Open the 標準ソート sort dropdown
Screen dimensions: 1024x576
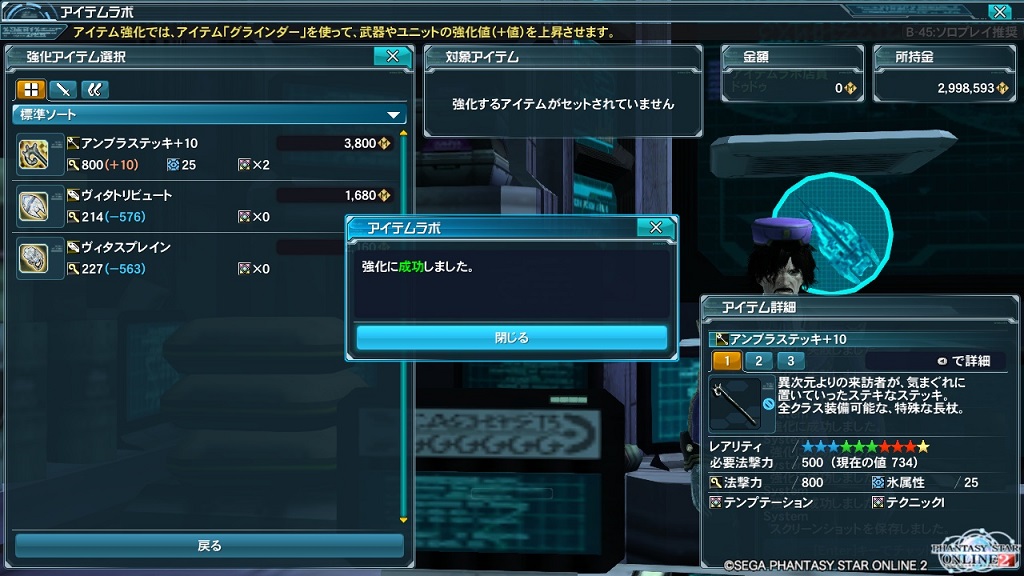210,115
